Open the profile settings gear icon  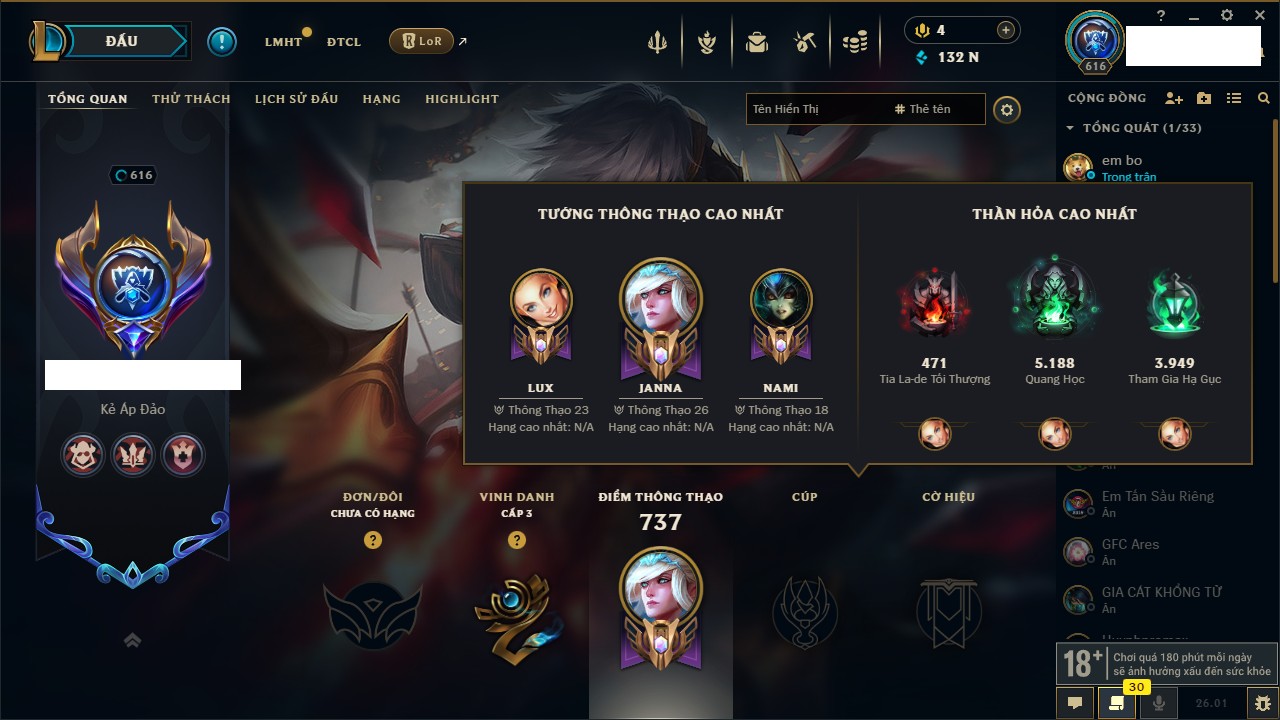point(1007,109)
